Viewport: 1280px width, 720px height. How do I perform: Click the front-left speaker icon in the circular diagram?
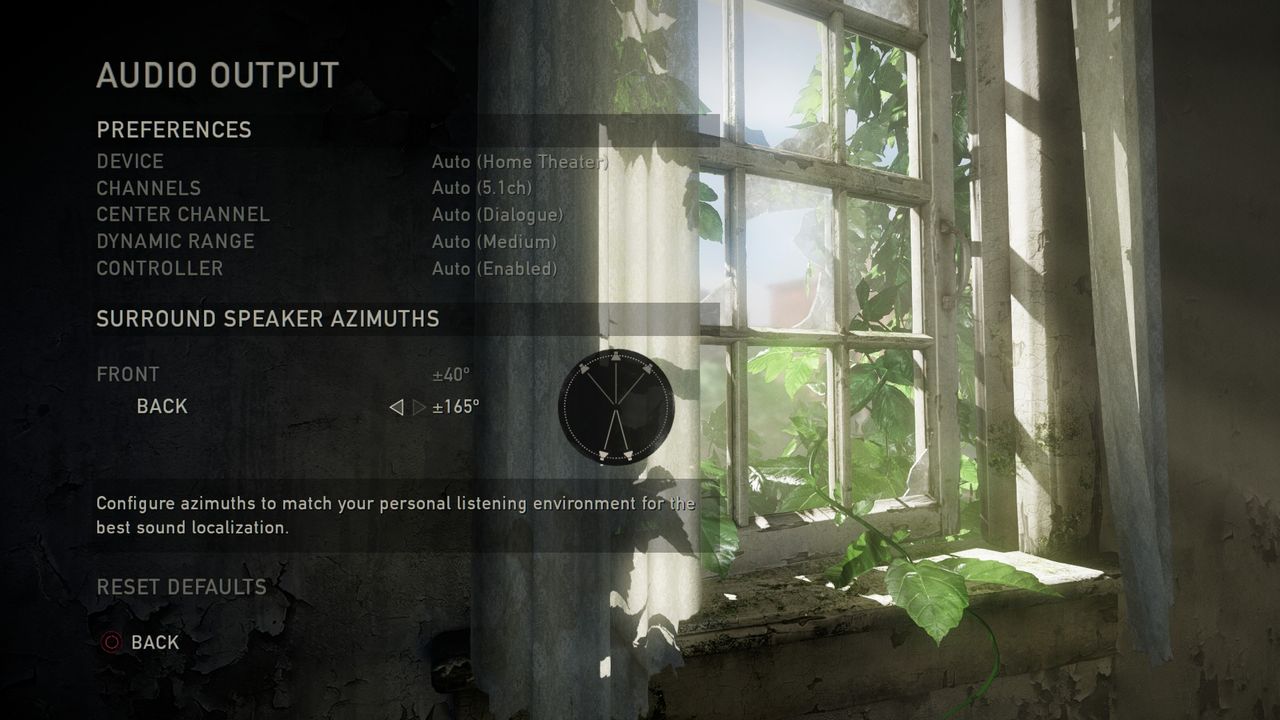(x=583, y=368)
